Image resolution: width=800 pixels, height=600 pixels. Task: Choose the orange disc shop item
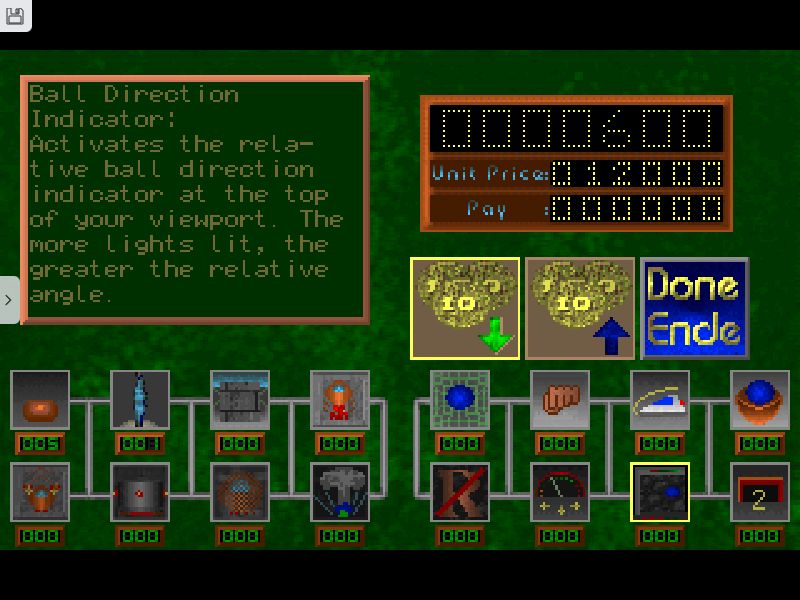[40, 400]
